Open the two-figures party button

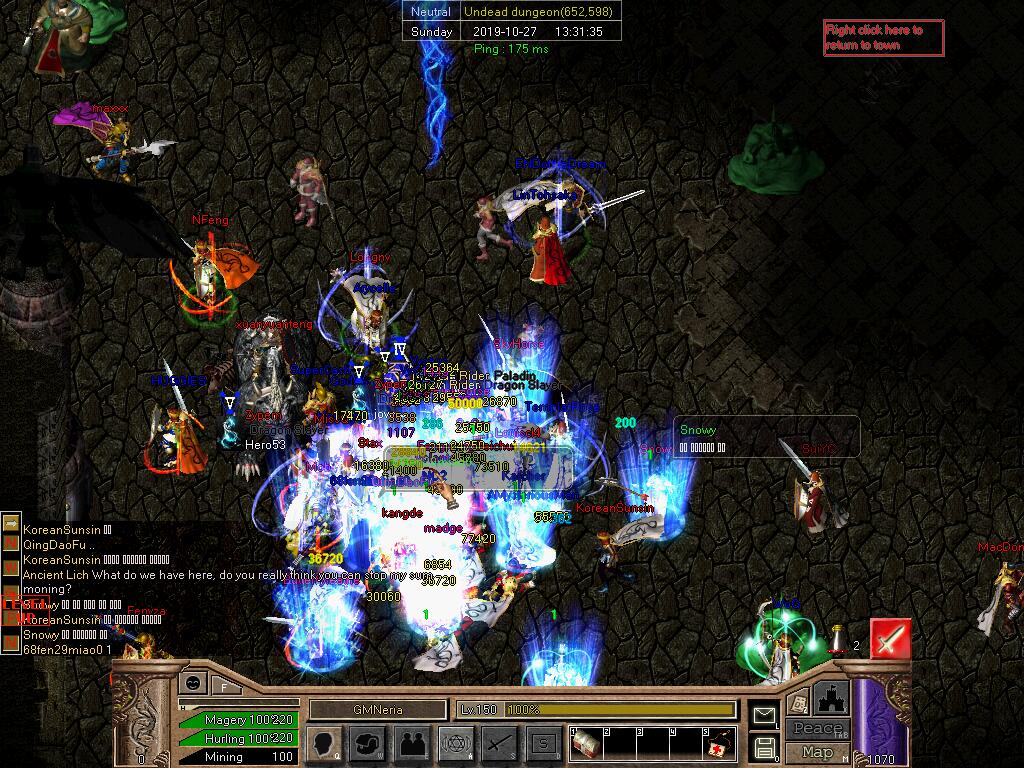coord(411,744)
